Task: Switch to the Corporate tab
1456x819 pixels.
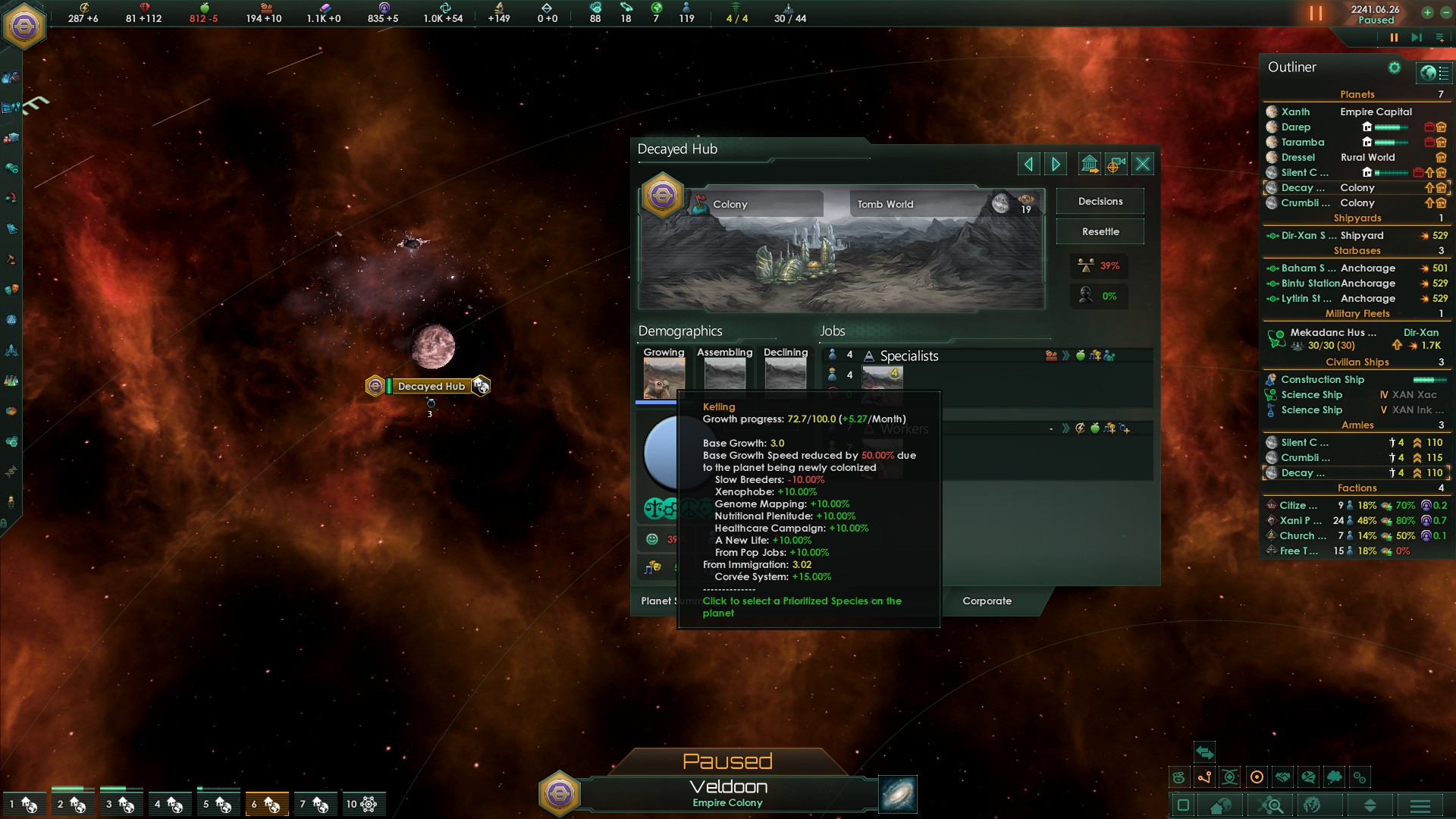Action: tap(987, 601)
